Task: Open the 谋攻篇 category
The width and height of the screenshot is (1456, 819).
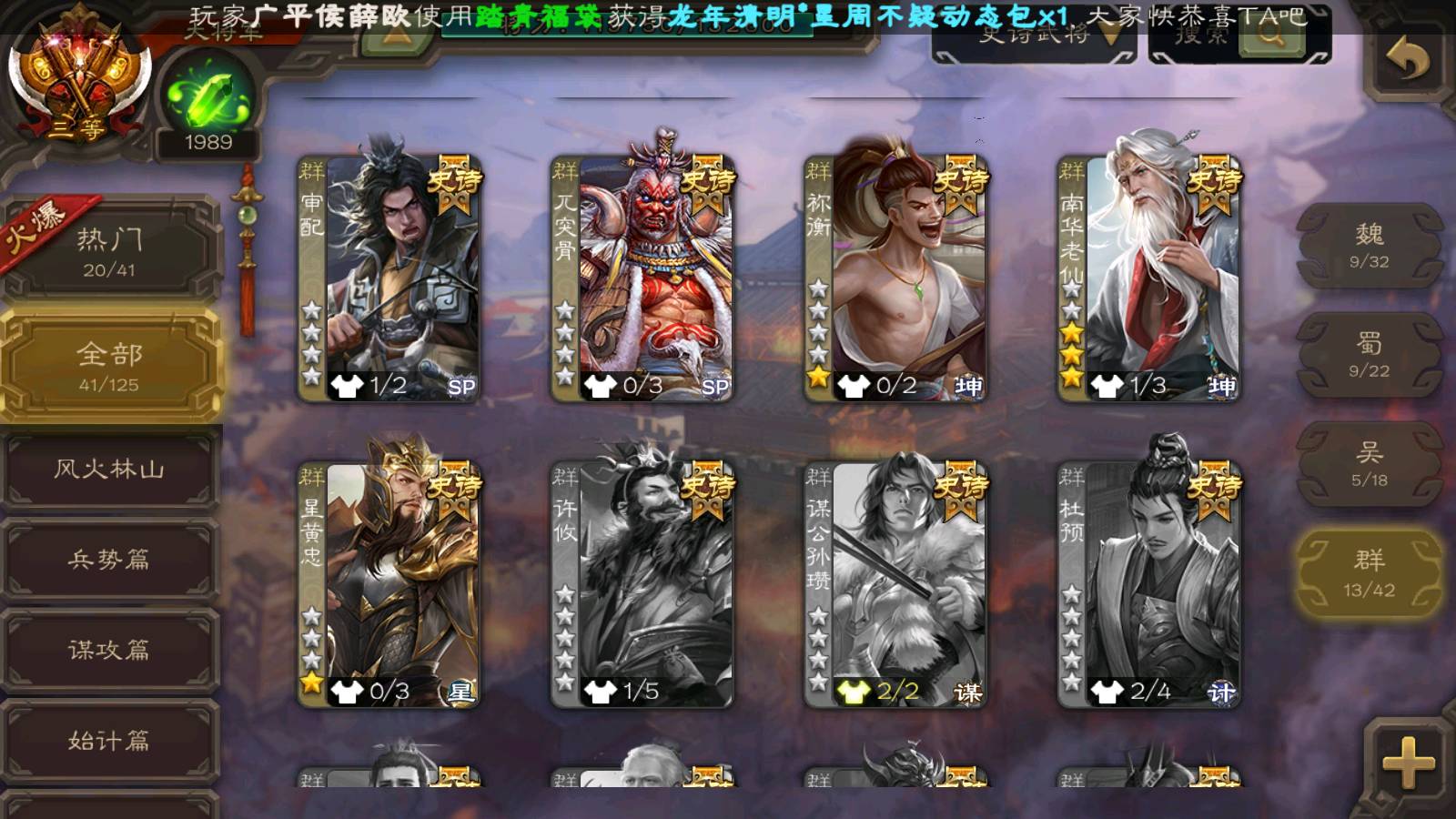Action: (109, 650)
